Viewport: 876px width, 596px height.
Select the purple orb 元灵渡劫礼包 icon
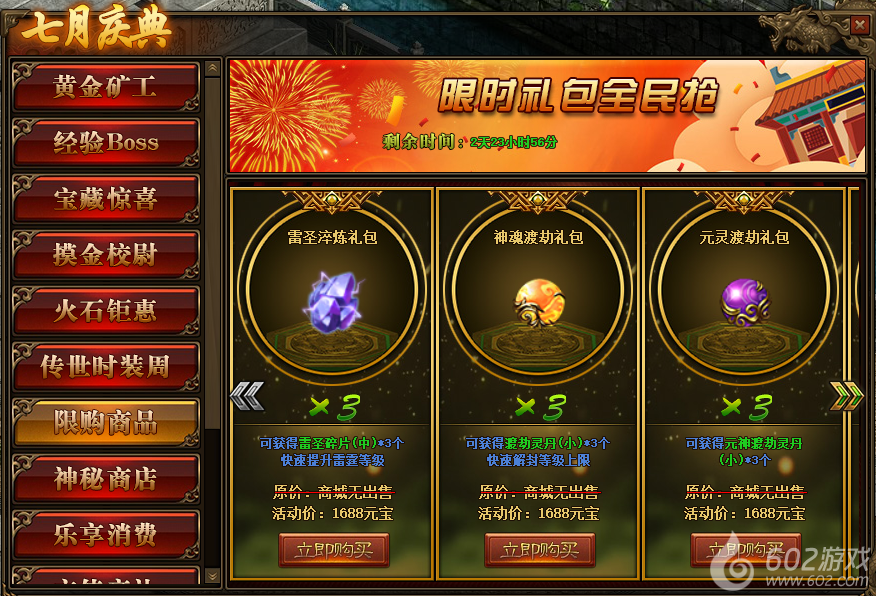745,300
